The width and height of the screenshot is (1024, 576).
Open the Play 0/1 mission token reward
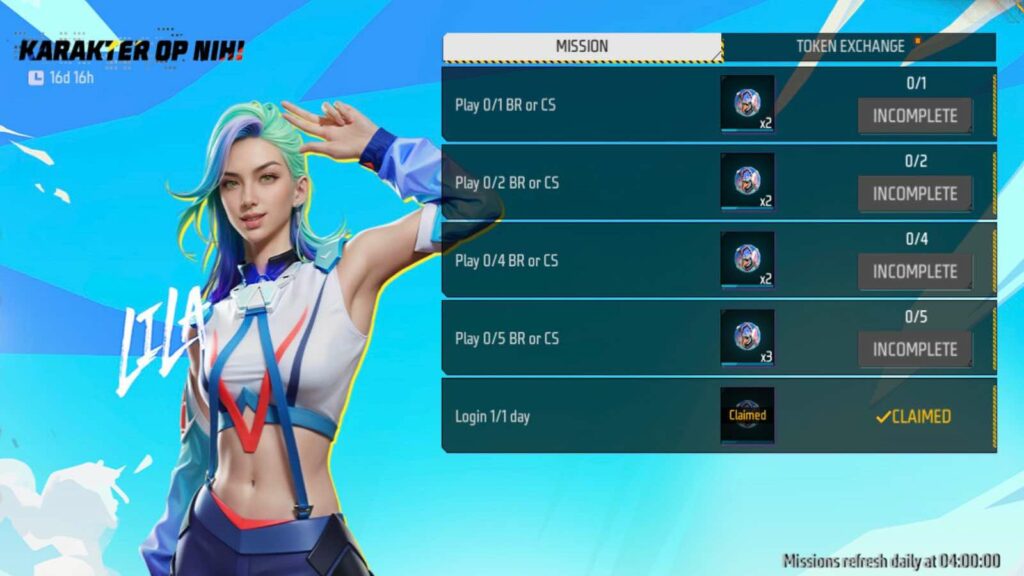[x=747, y=103]
